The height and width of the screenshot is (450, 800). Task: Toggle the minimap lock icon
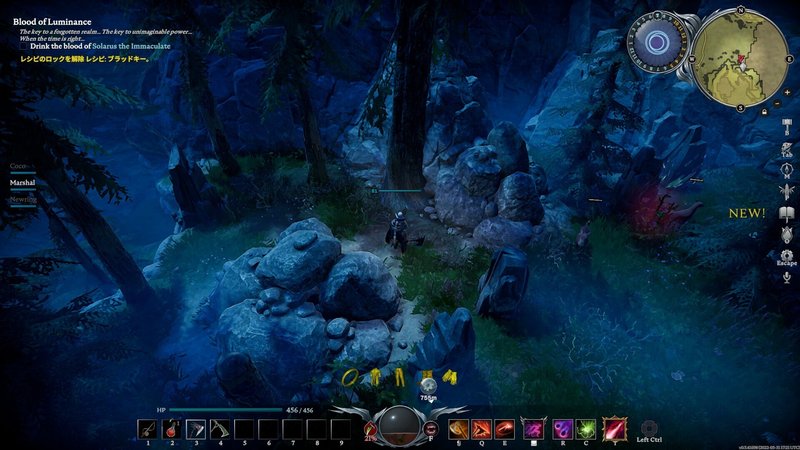pos(764,112)
